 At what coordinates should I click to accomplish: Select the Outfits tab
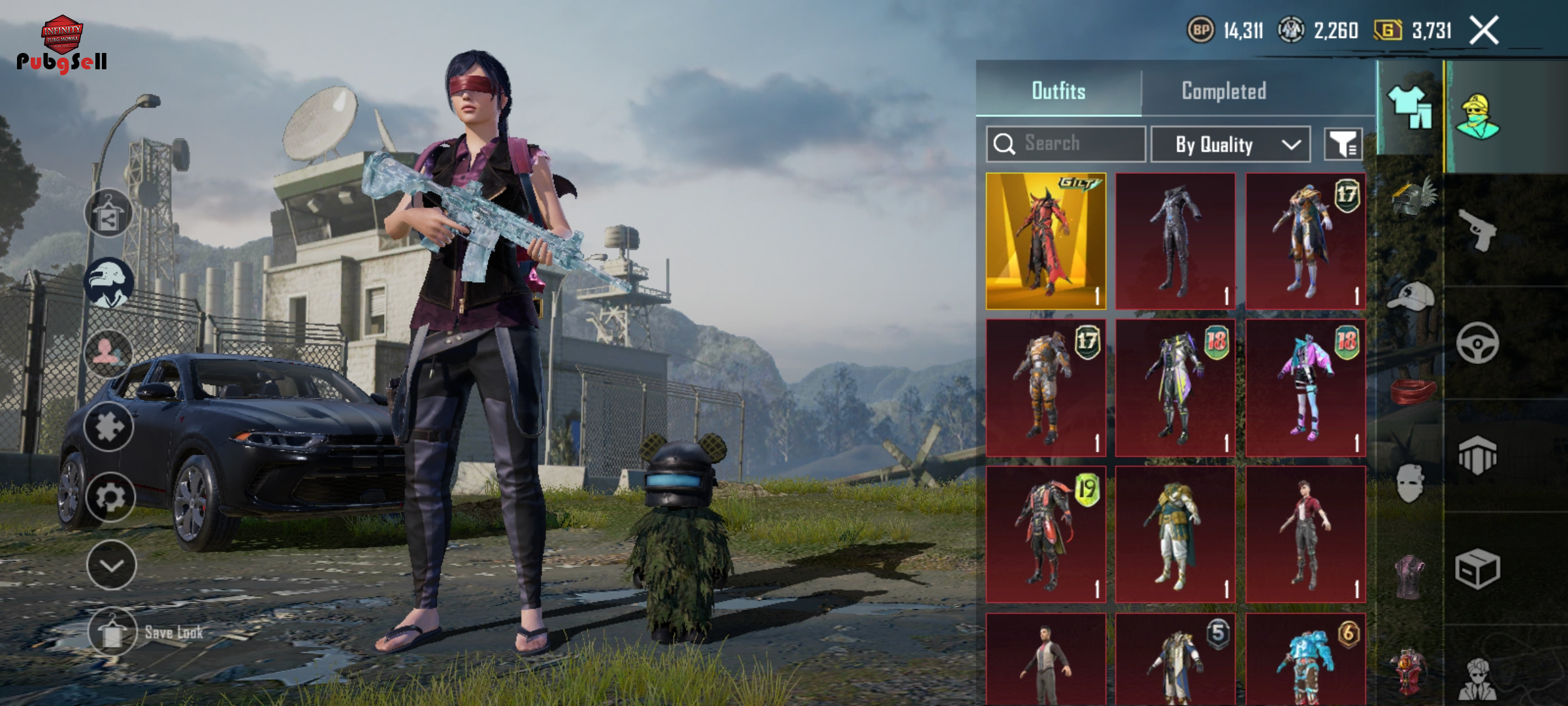pos(1058,91)
